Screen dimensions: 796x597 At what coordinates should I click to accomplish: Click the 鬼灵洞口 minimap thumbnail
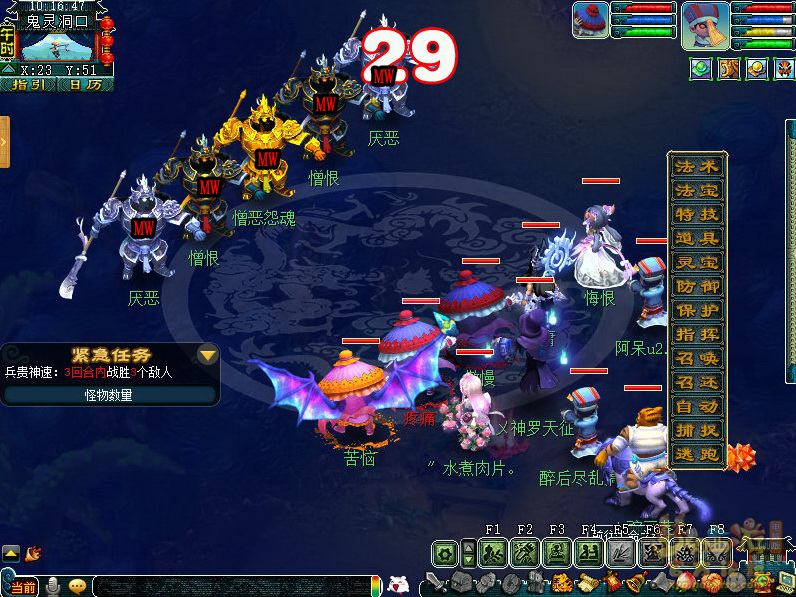[56, 46]
